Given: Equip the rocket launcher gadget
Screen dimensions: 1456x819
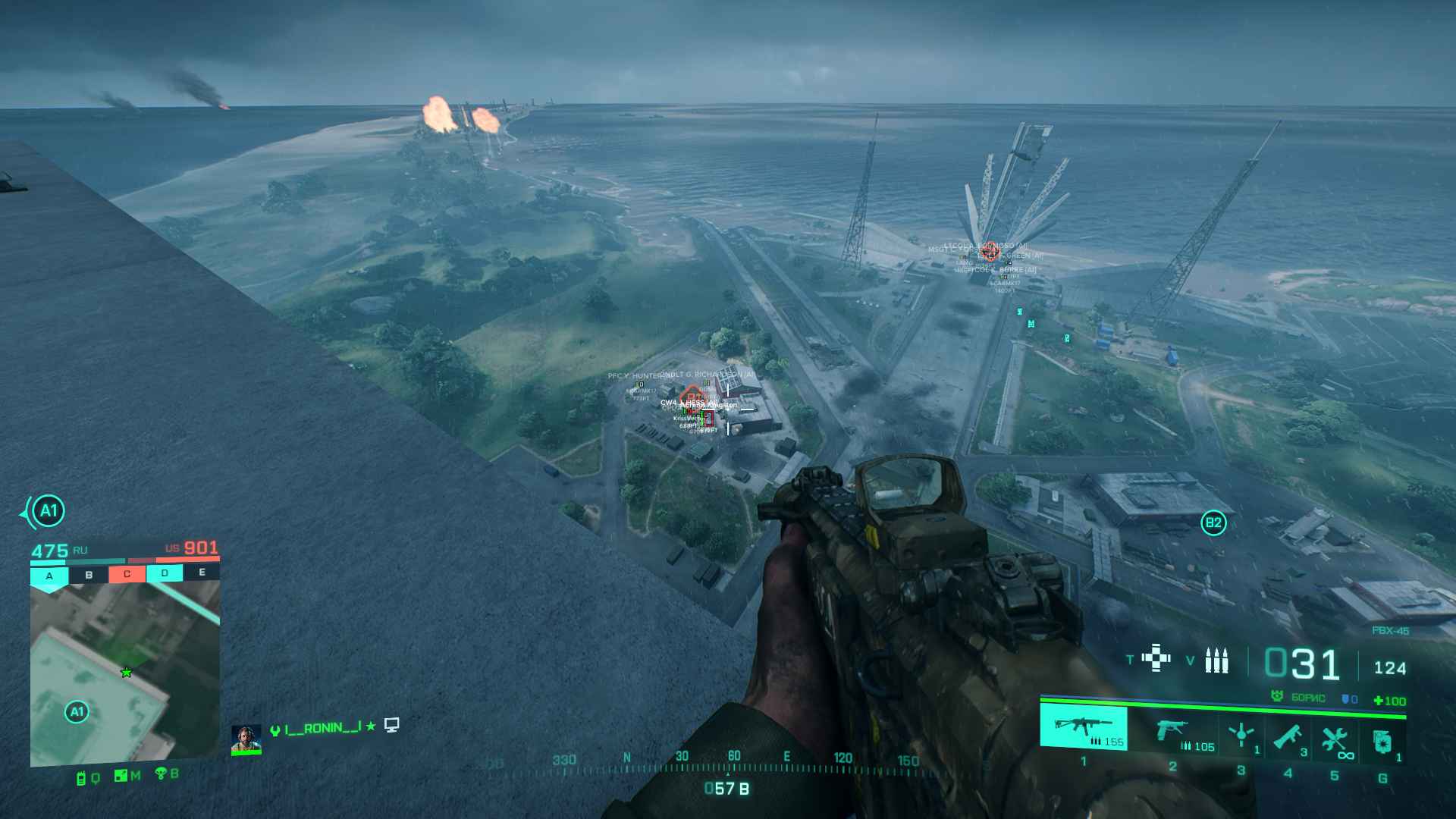Looking at the screenshot, I should pos(1288,736).
